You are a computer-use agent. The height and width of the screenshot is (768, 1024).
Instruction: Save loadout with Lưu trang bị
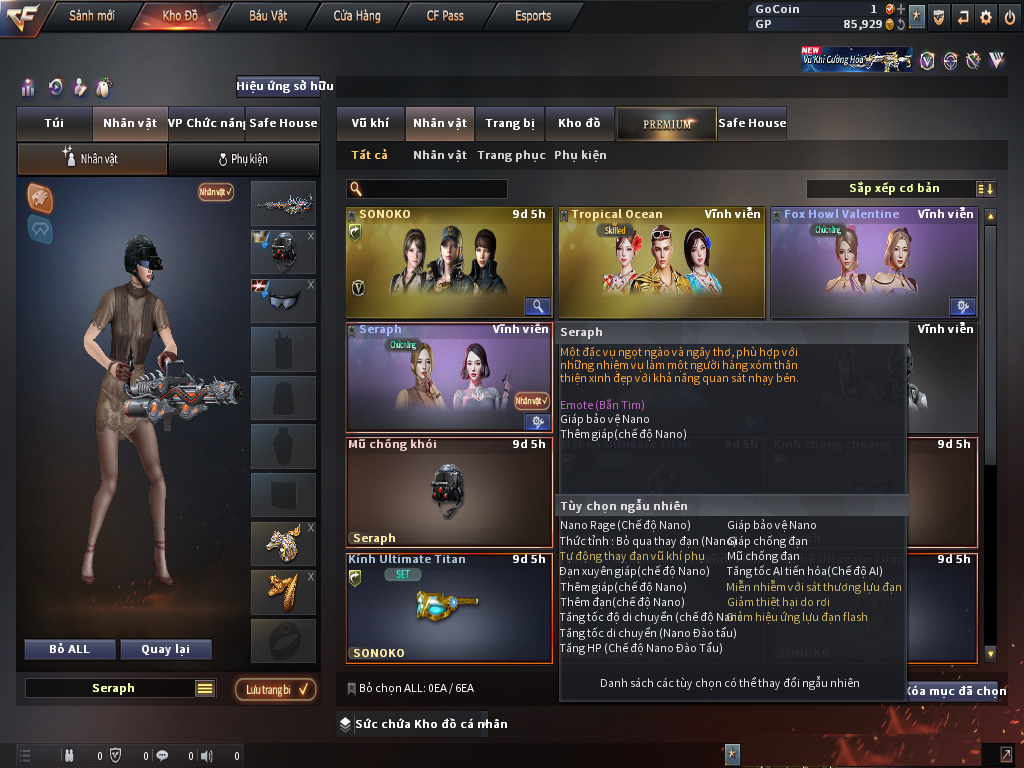coord(275,689)
